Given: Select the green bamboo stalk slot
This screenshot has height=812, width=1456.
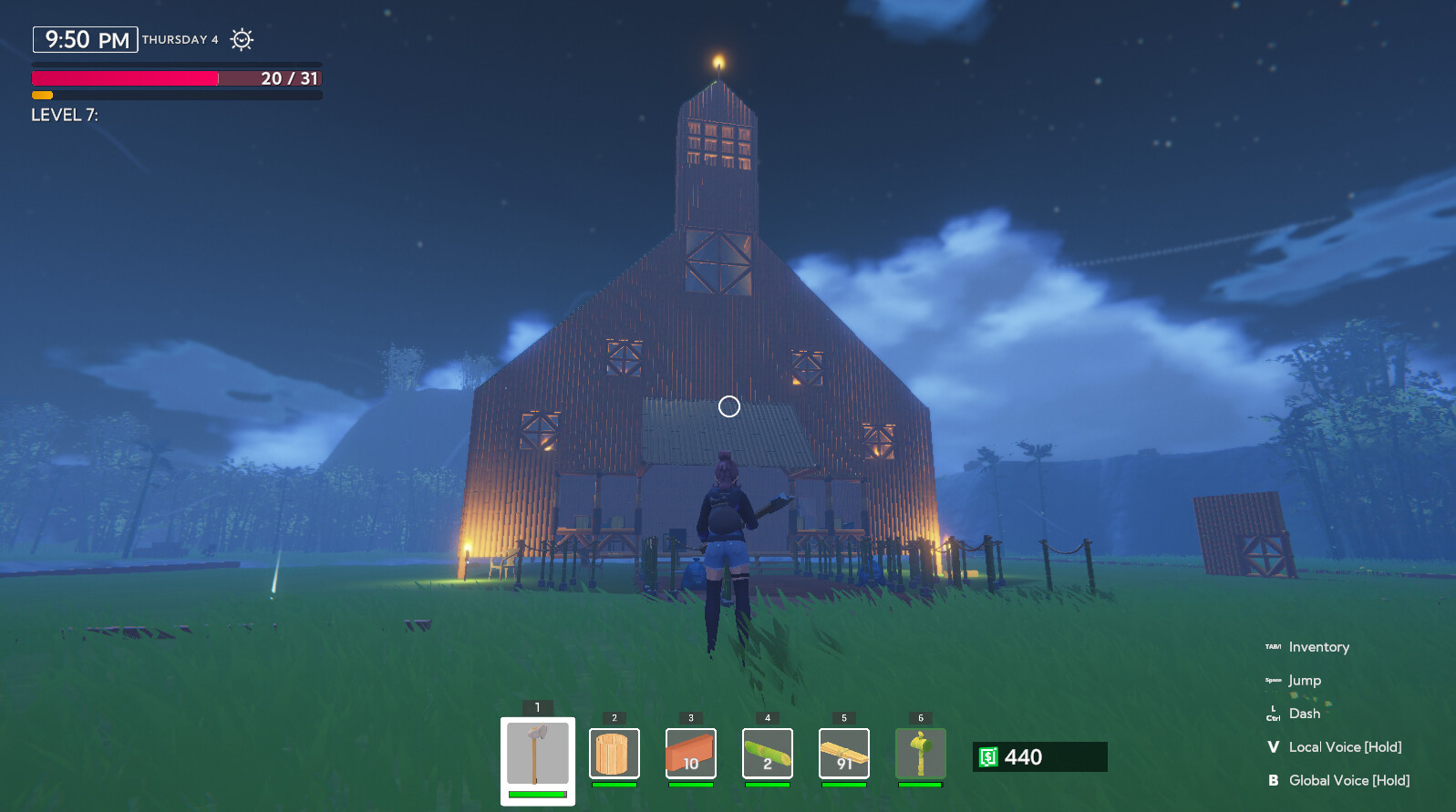Looking at the screenshot, I should tap(768, 754).
